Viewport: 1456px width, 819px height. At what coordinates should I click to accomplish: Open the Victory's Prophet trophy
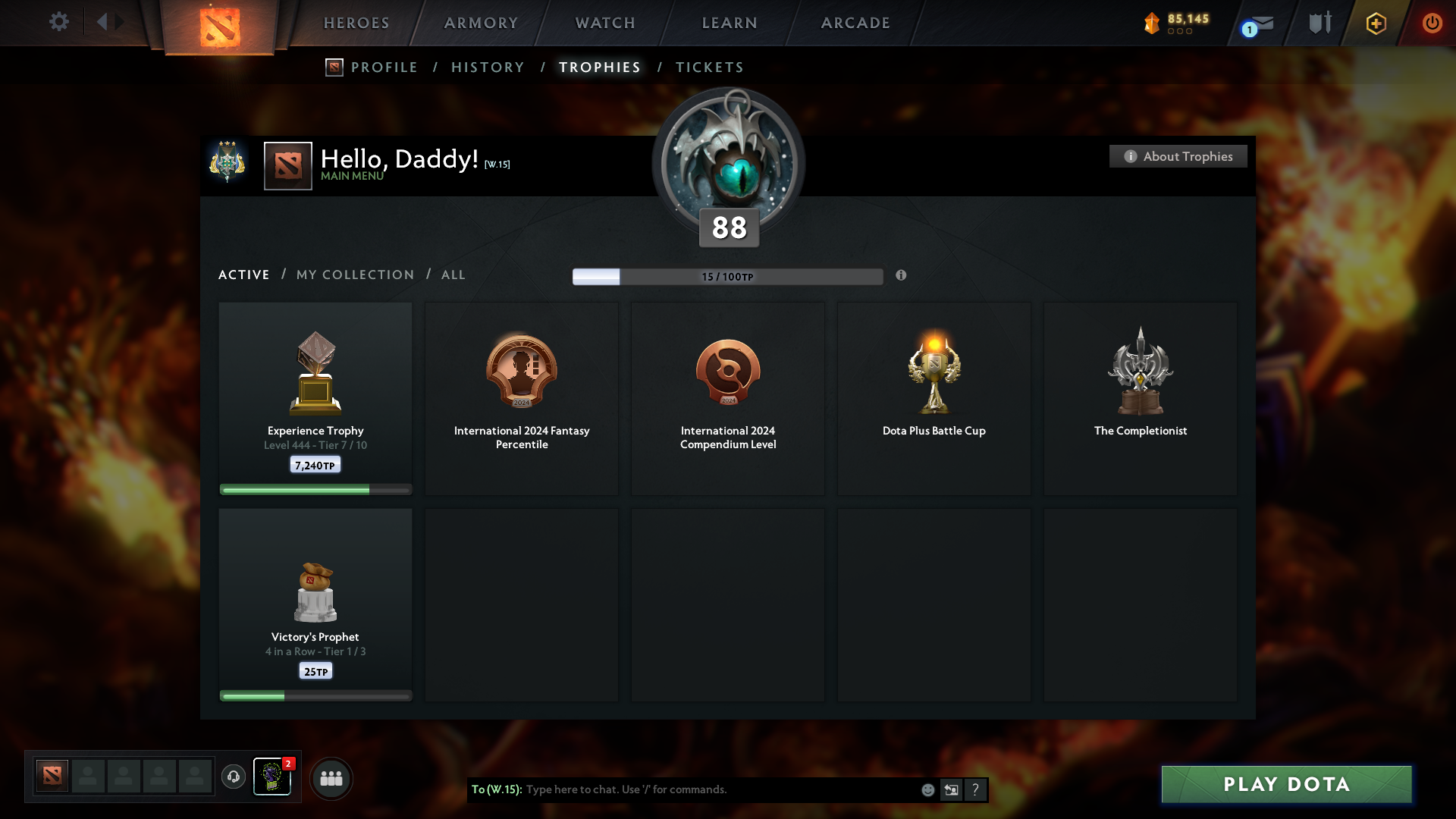[x=315, y=603]
